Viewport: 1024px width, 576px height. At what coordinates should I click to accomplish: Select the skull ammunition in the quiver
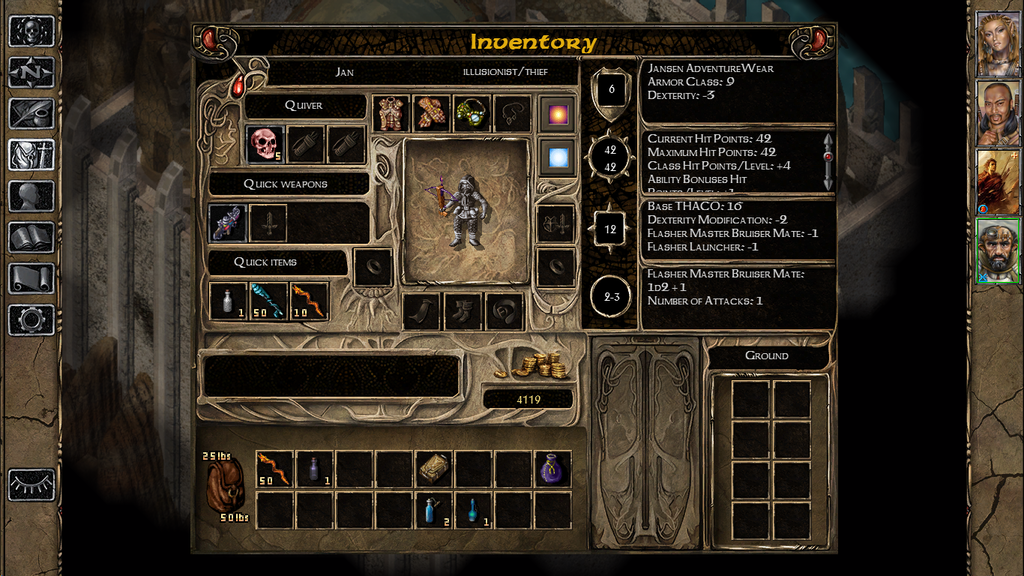click(x=265, y=145)
